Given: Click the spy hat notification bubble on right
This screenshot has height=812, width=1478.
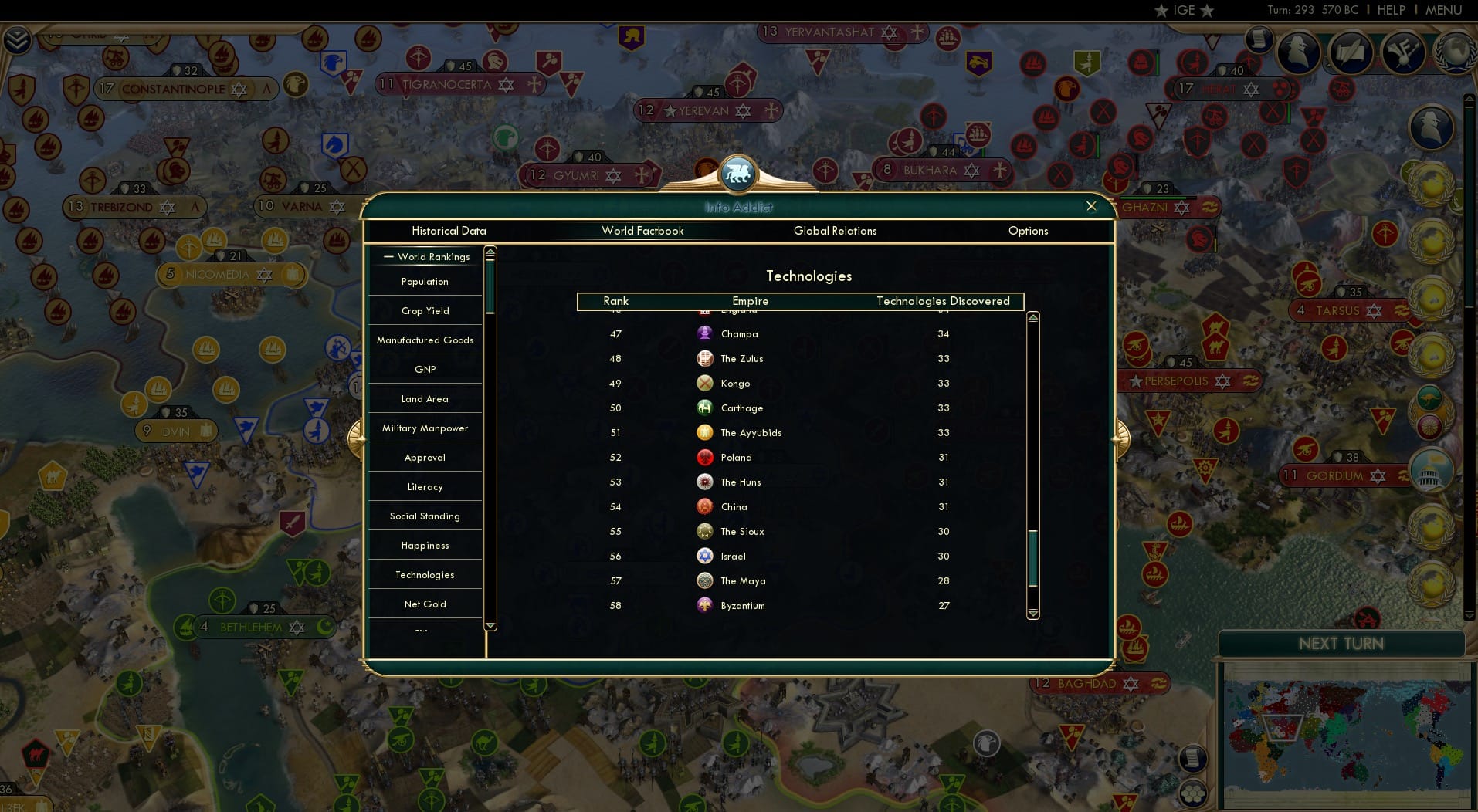Looking at the screenshot, I should click(x=1429, y=127).
